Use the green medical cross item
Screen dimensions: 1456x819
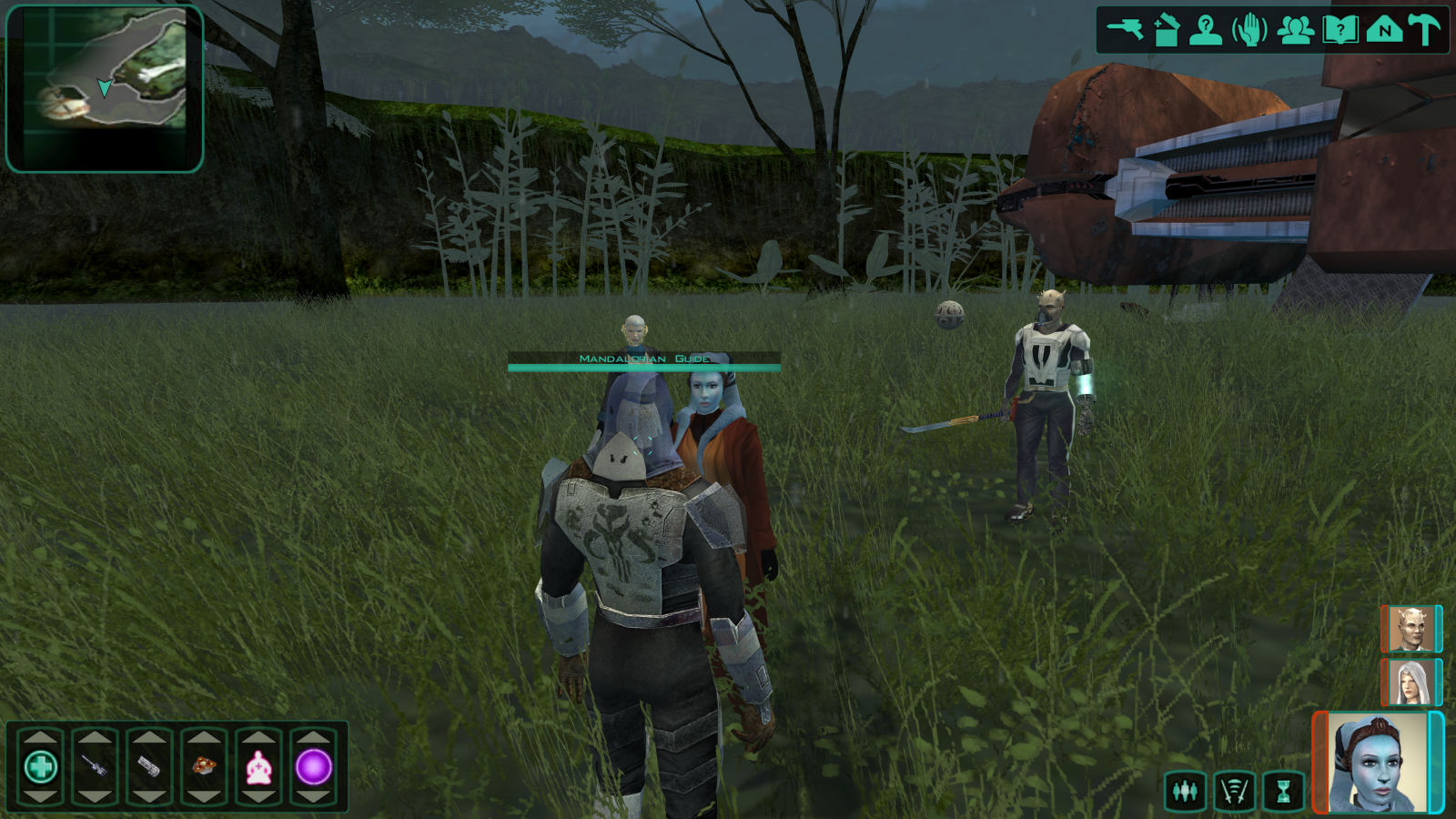(41, 767)
